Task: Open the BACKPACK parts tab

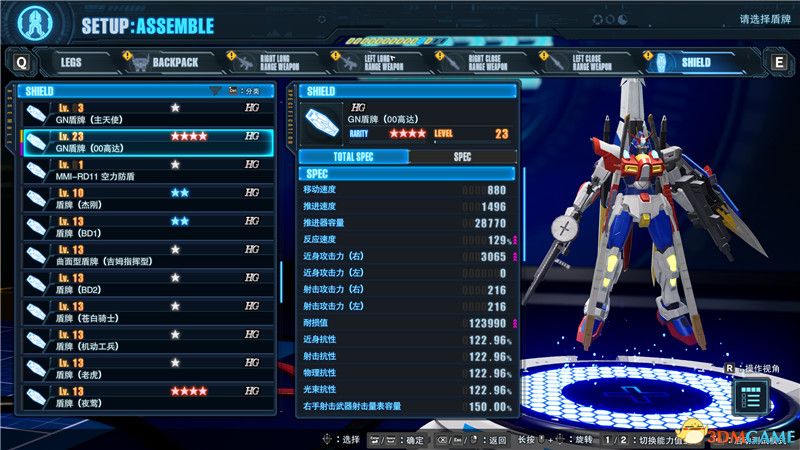Action: pos(166,62)
